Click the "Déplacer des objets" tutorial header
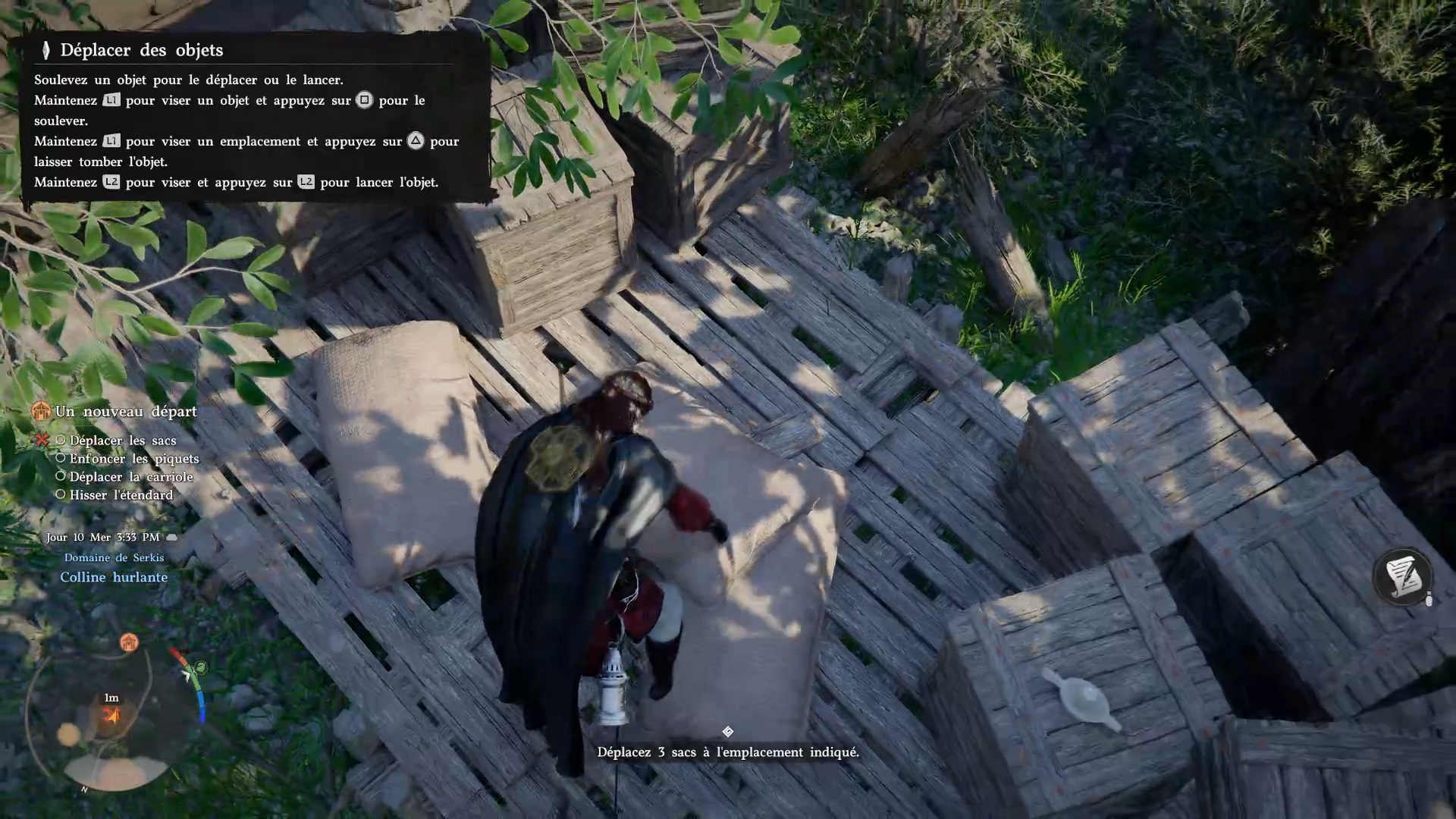Image resolution: width=1456 pixels, height=819 pixels. point(141,50)
